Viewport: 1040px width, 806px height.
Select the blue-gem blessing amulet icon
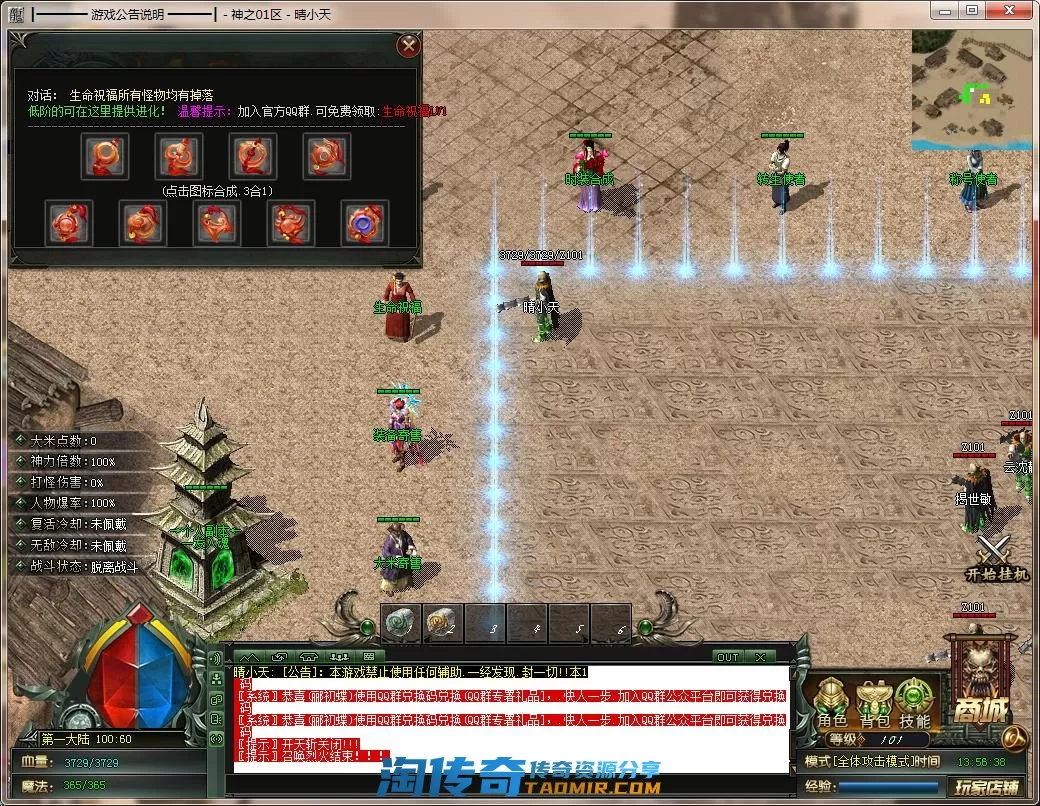point(364,223)
